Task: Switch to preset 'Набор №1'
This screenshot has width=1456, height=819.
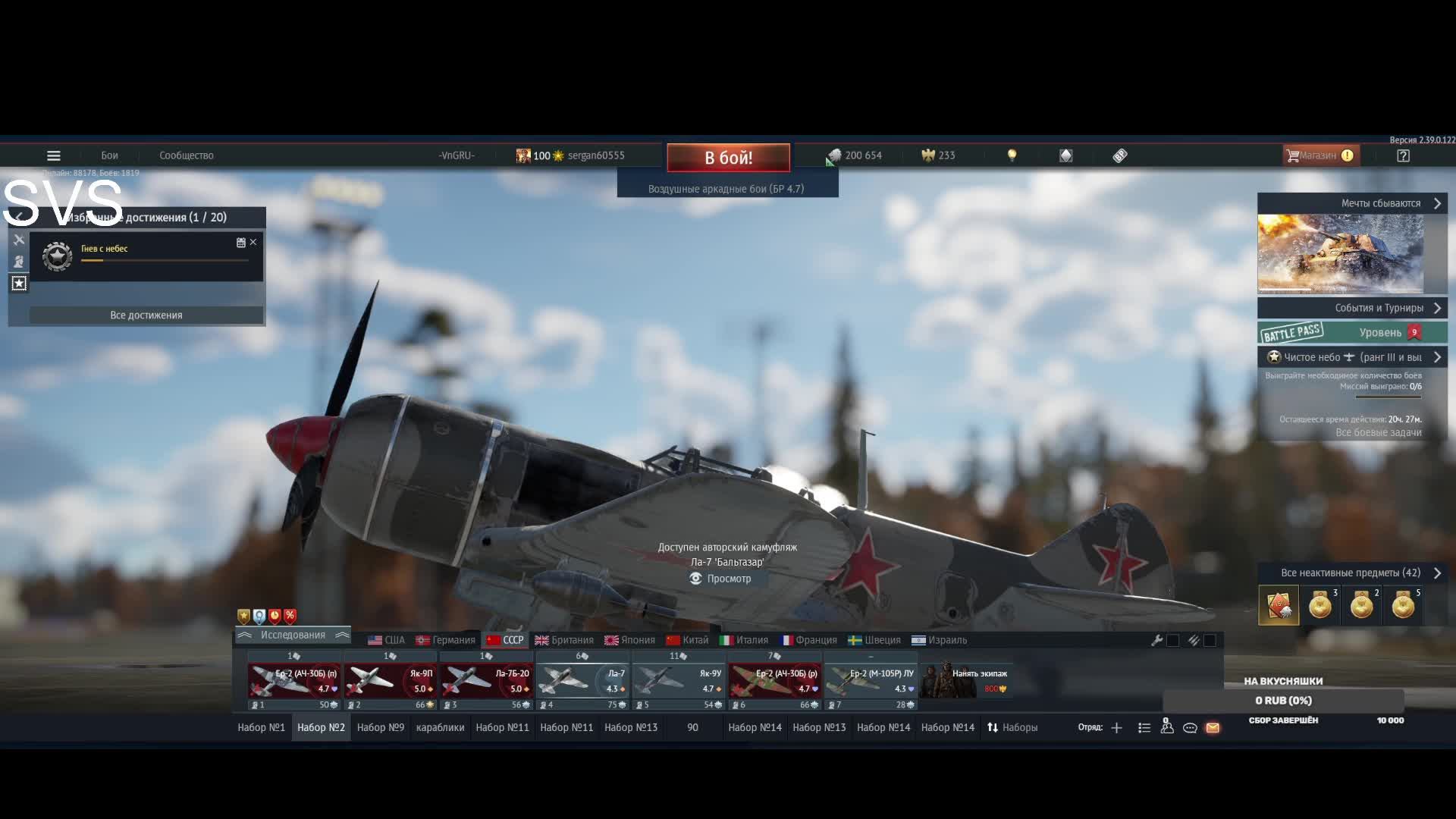Action: [x=261, y=727]
